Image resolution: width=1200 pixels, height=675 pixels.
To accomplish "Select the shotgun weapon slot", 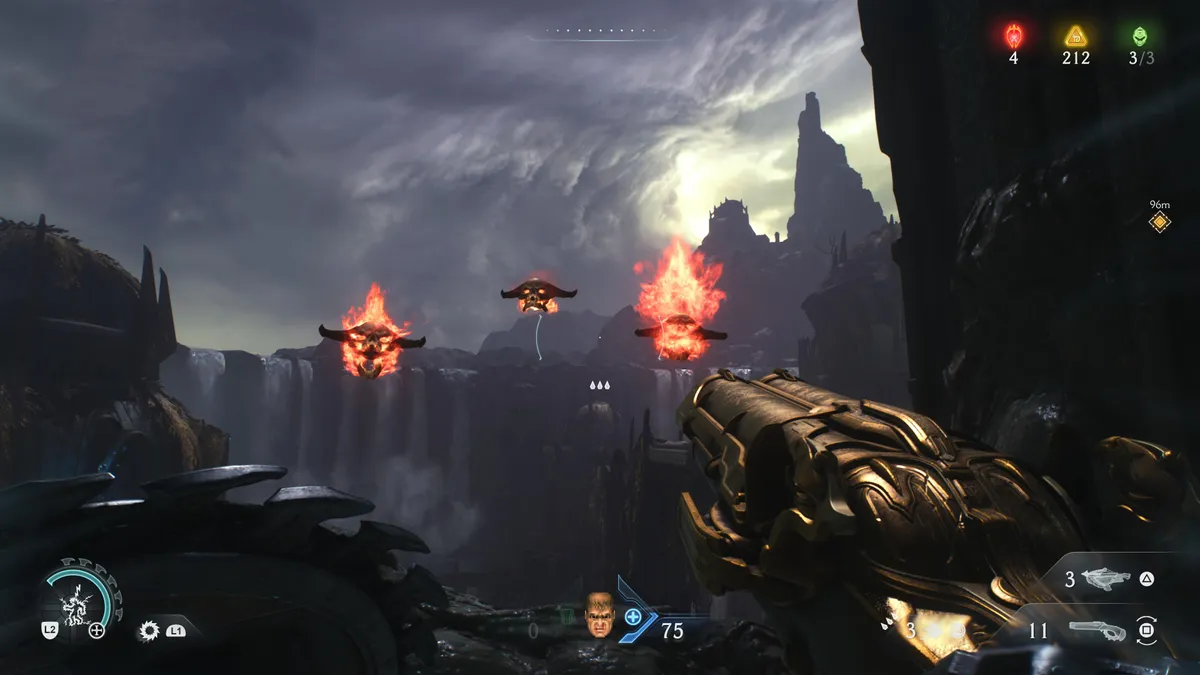I will [x=1096, y=631].
